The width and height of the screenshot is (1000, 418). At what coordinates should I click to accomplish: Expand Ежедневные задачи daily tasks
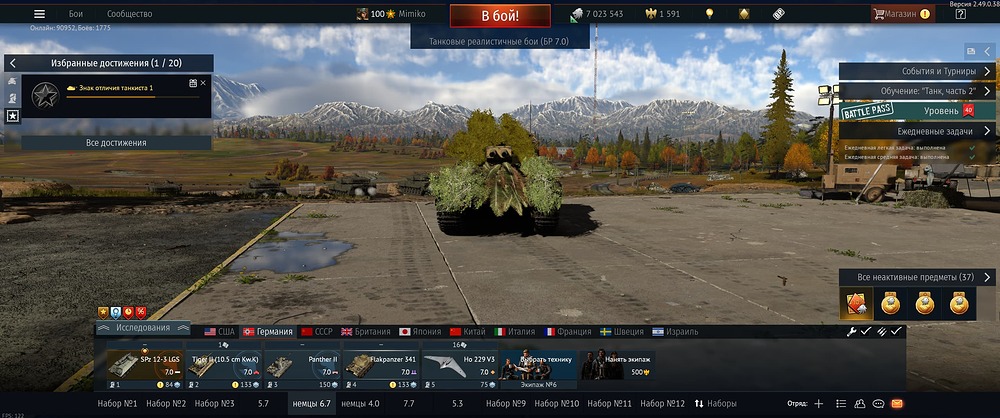tap(916, 131)
